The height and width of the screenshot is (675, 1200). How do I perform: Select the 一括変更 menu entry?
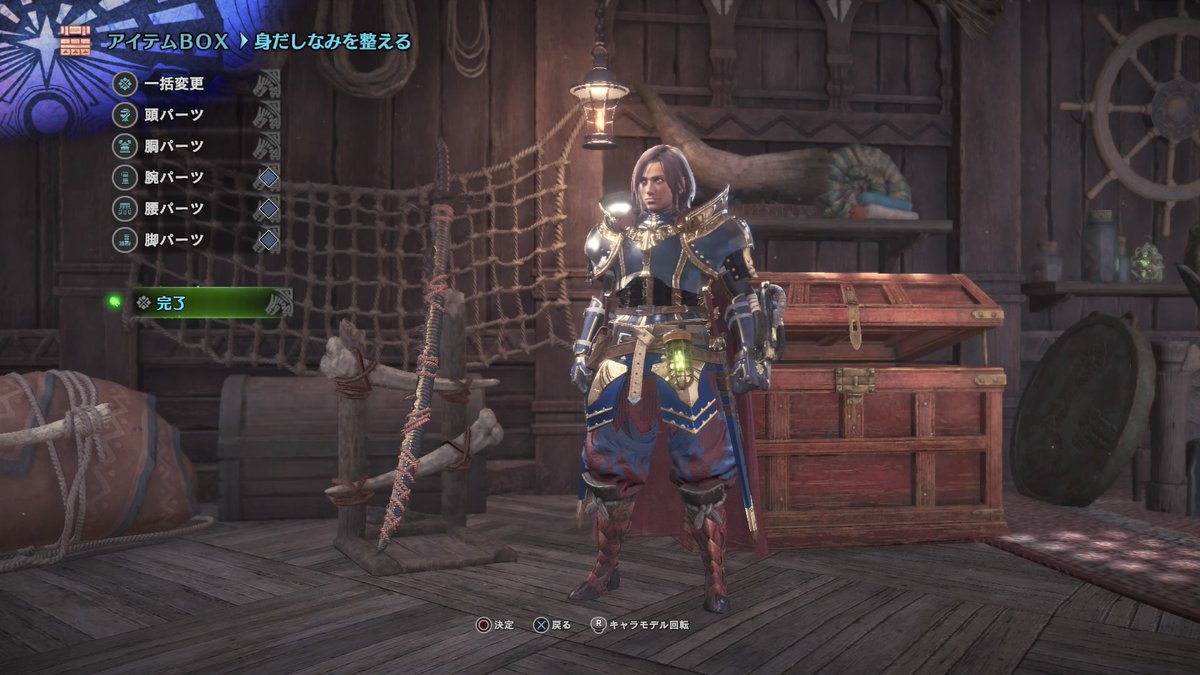[173, 83]
